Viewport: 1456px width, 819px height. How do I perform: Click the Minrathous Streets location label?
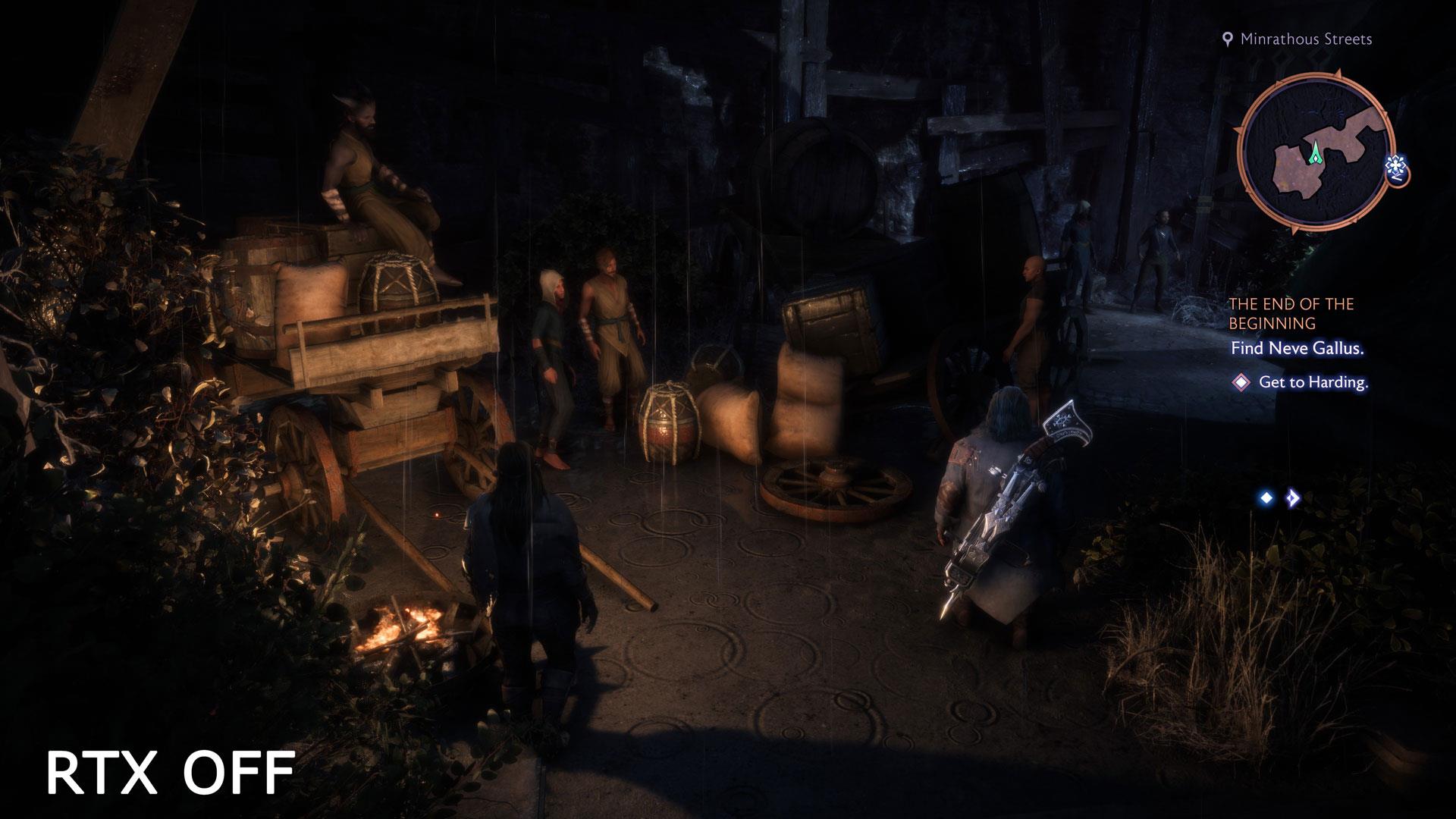click(x=1305, y=39)
